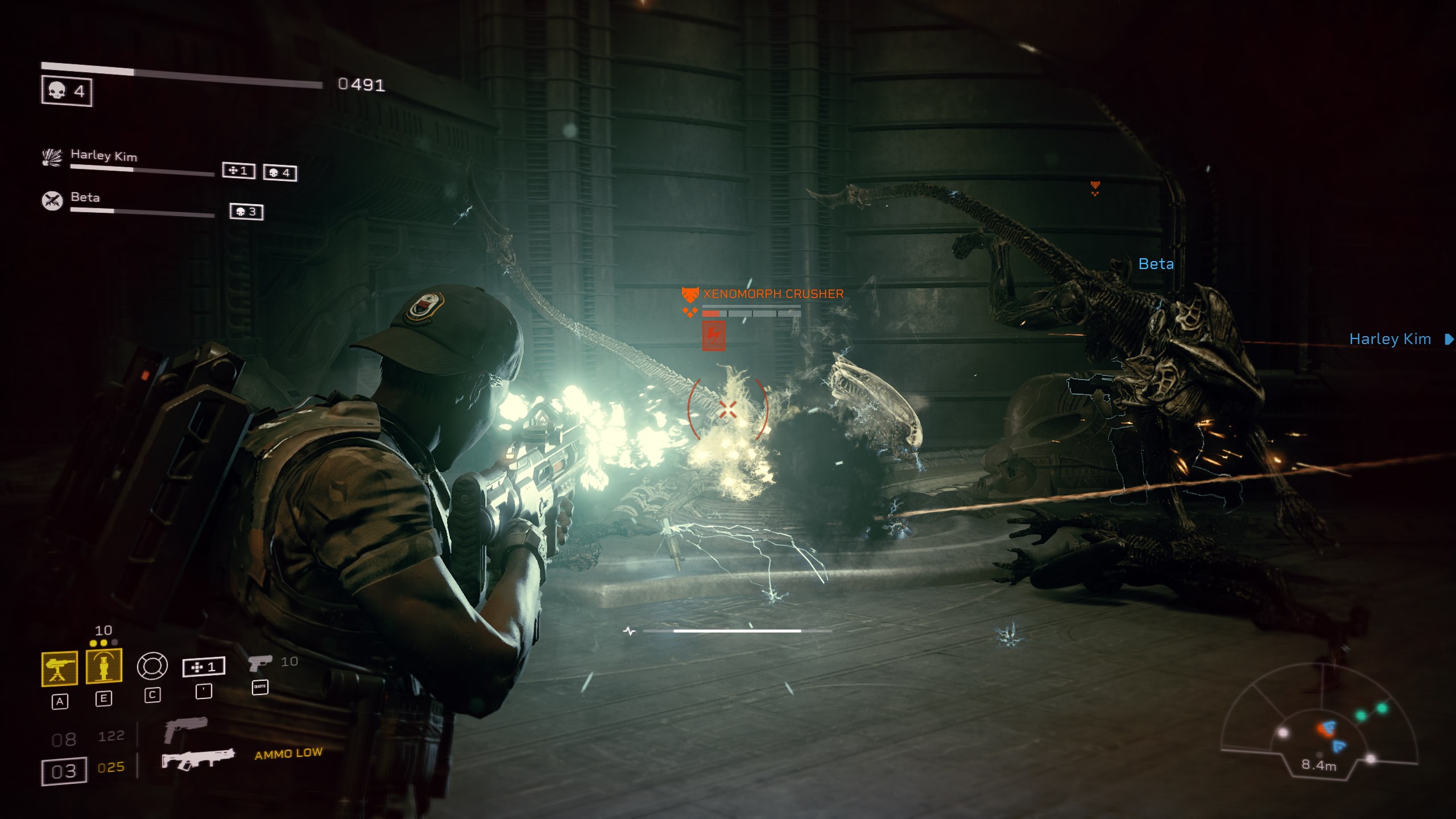1456x819 pixels.
Task: Use the first aid kit consumable
Action: [x=204, y=667]
